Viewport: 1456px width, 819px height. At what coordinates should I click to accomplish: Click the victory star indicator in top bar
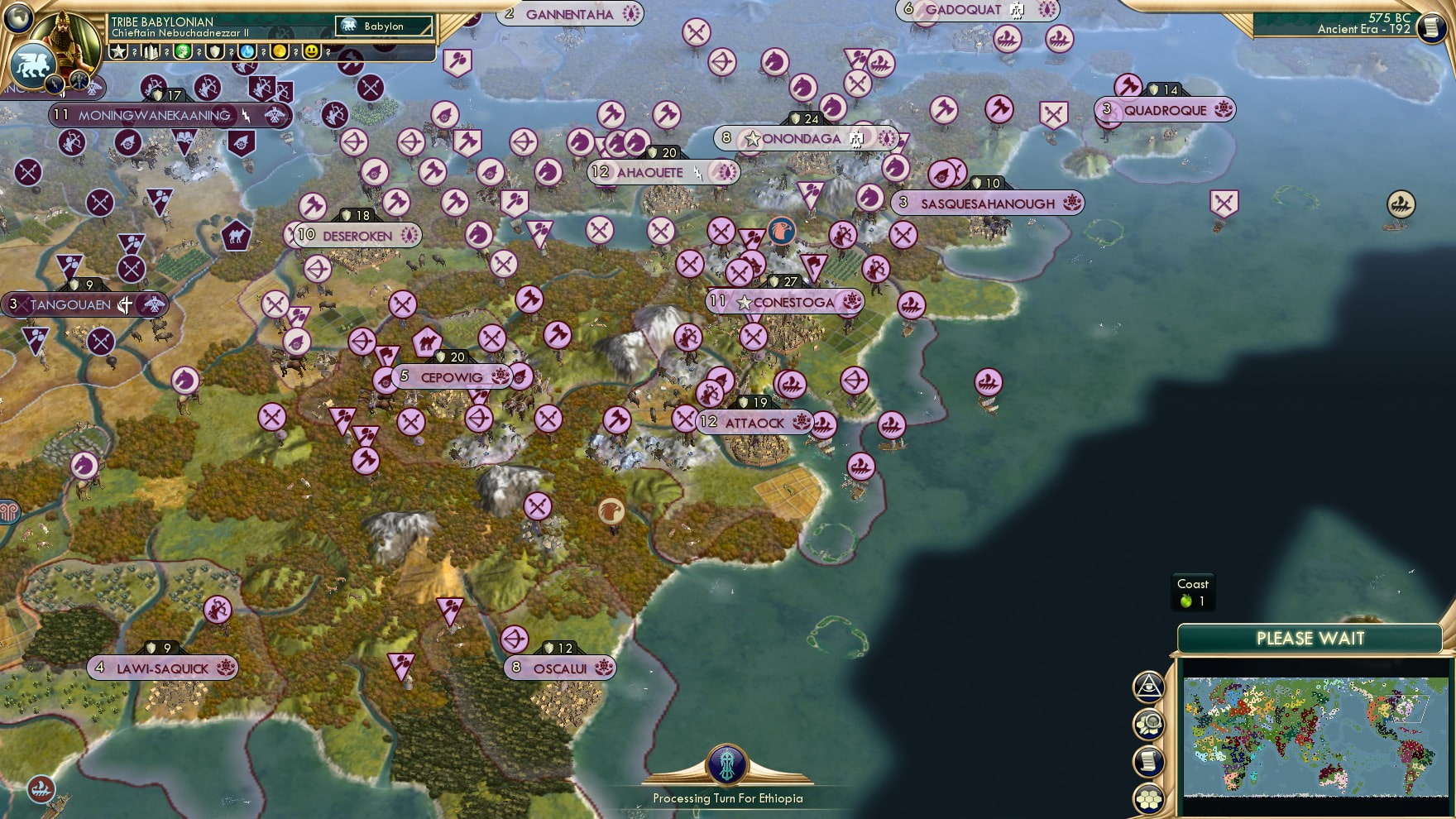coord(118,51)
